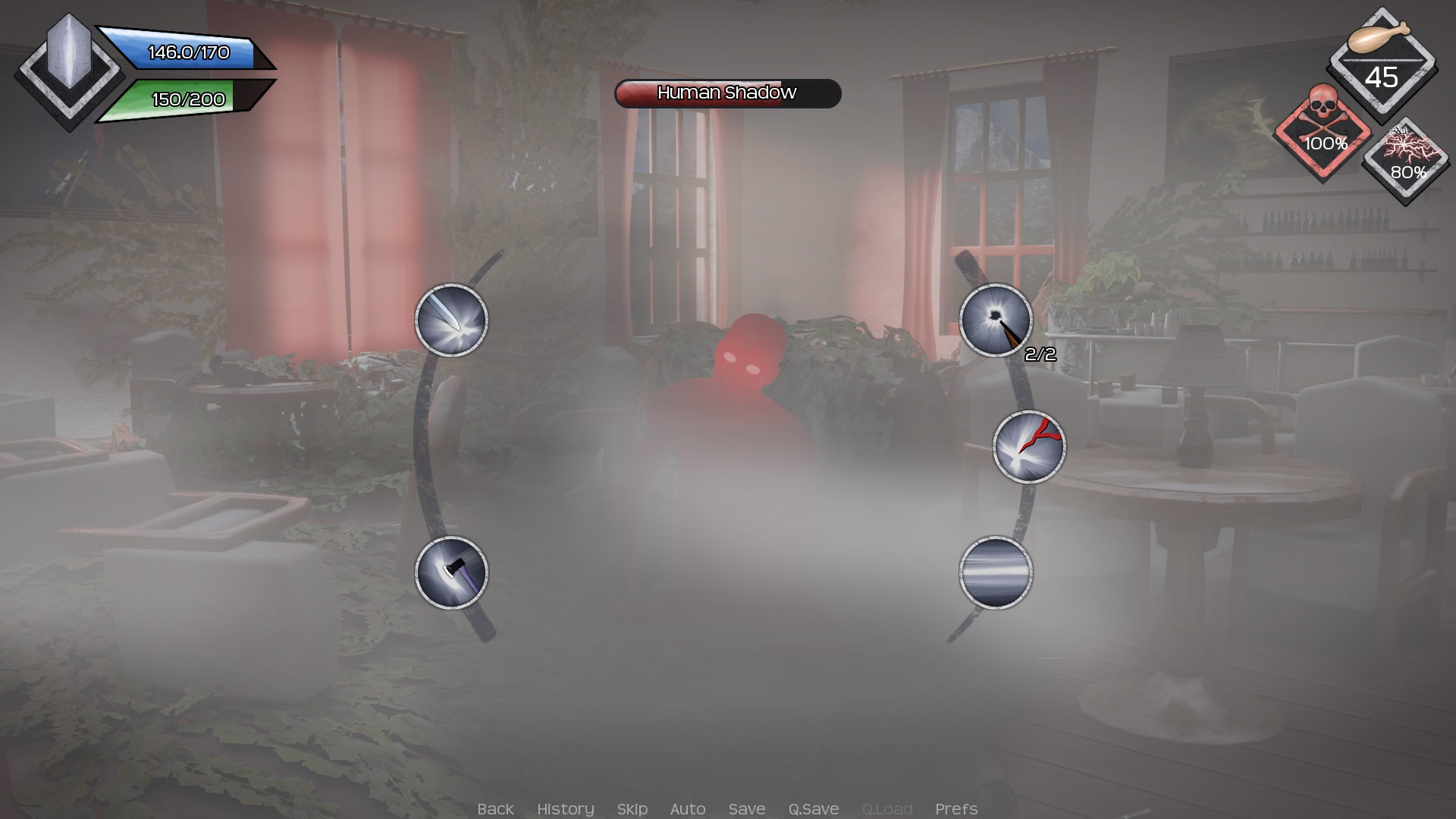Screen dimensions: 1456x819
Task: Click the green bar showing 150/200
Action: [x=182, y=98]
